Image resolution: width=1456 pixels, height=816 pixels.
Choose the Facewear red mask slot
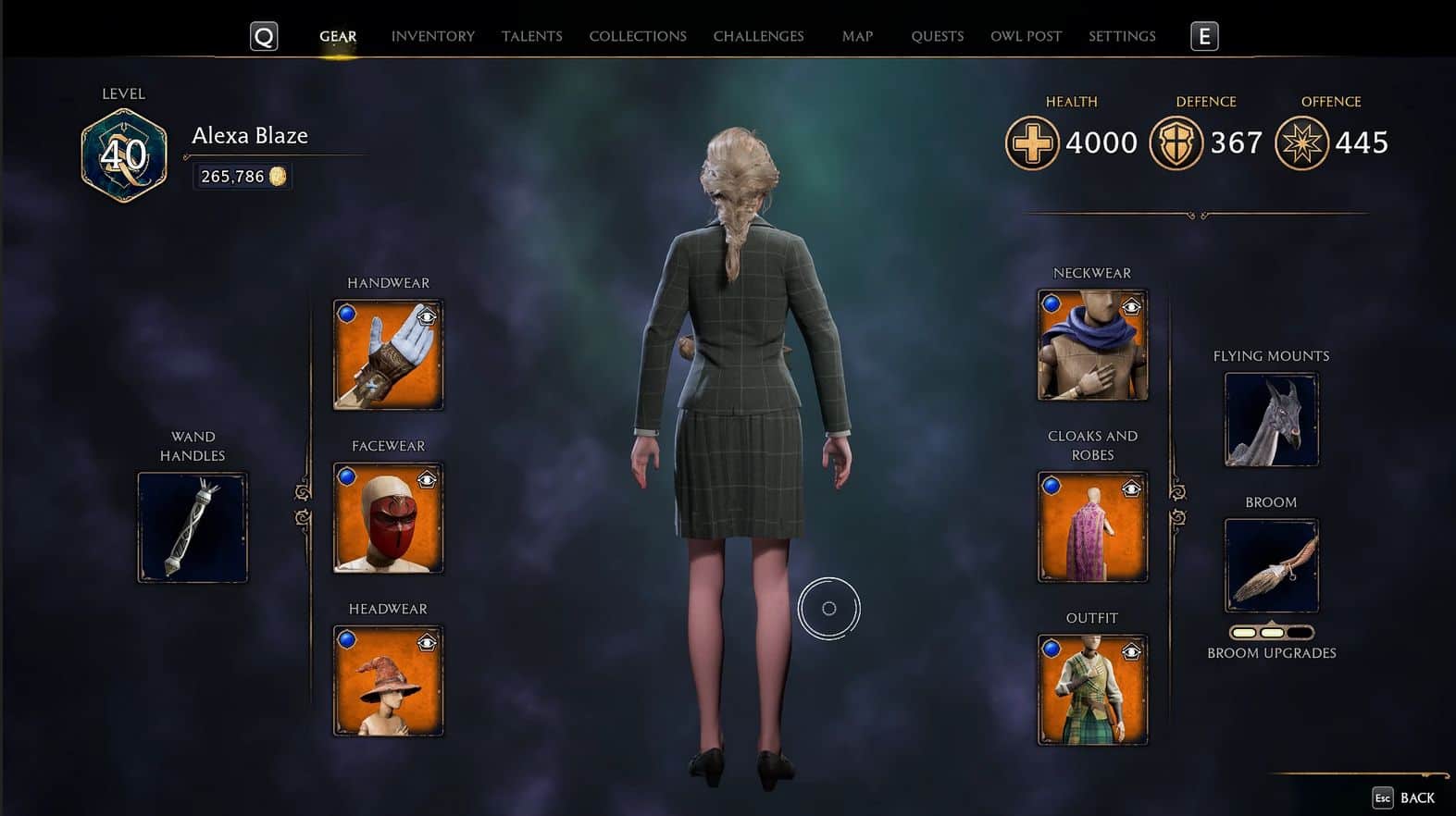click(388, 518)
